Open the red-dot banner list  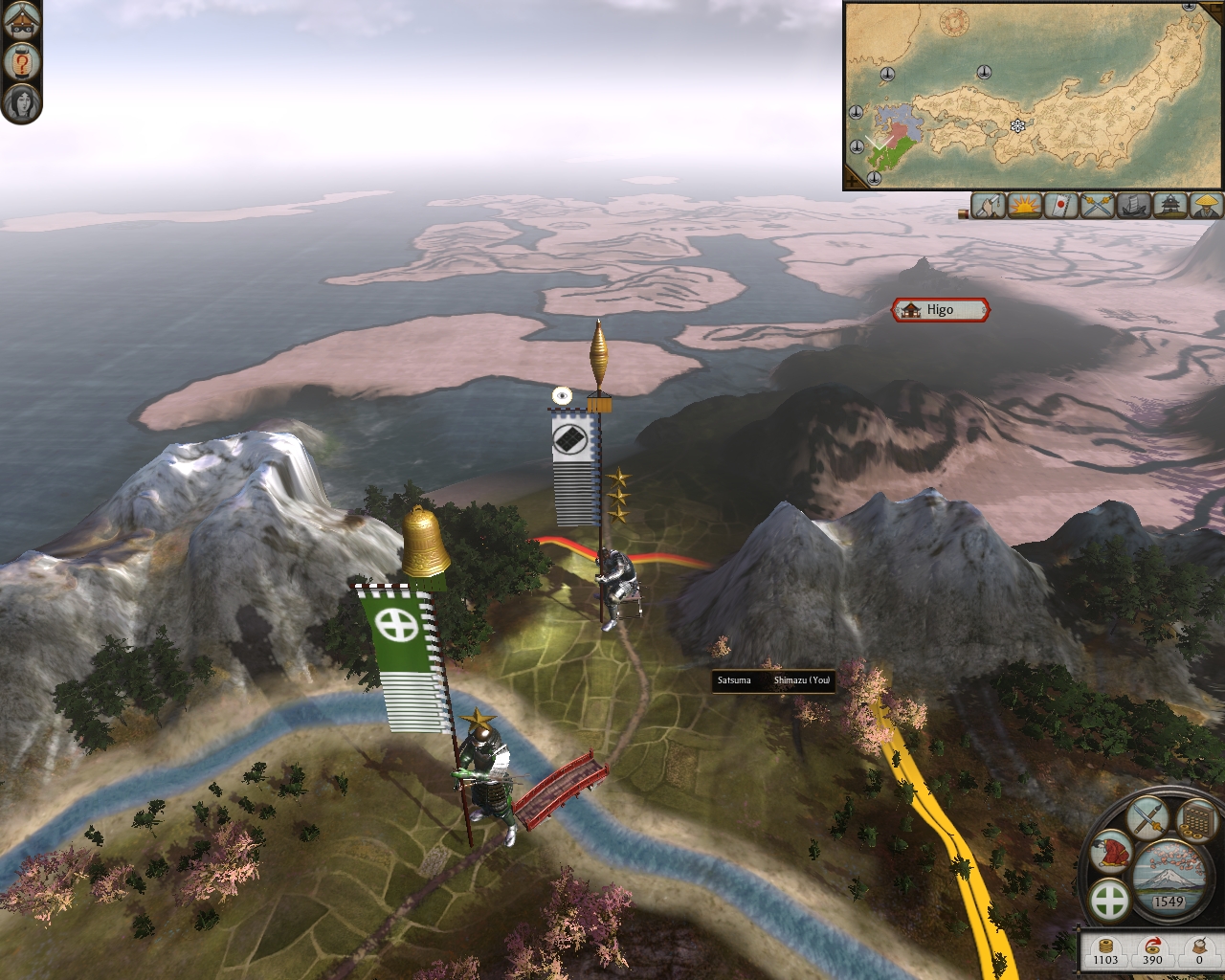pyautogui.click(x=1061, y=205)
